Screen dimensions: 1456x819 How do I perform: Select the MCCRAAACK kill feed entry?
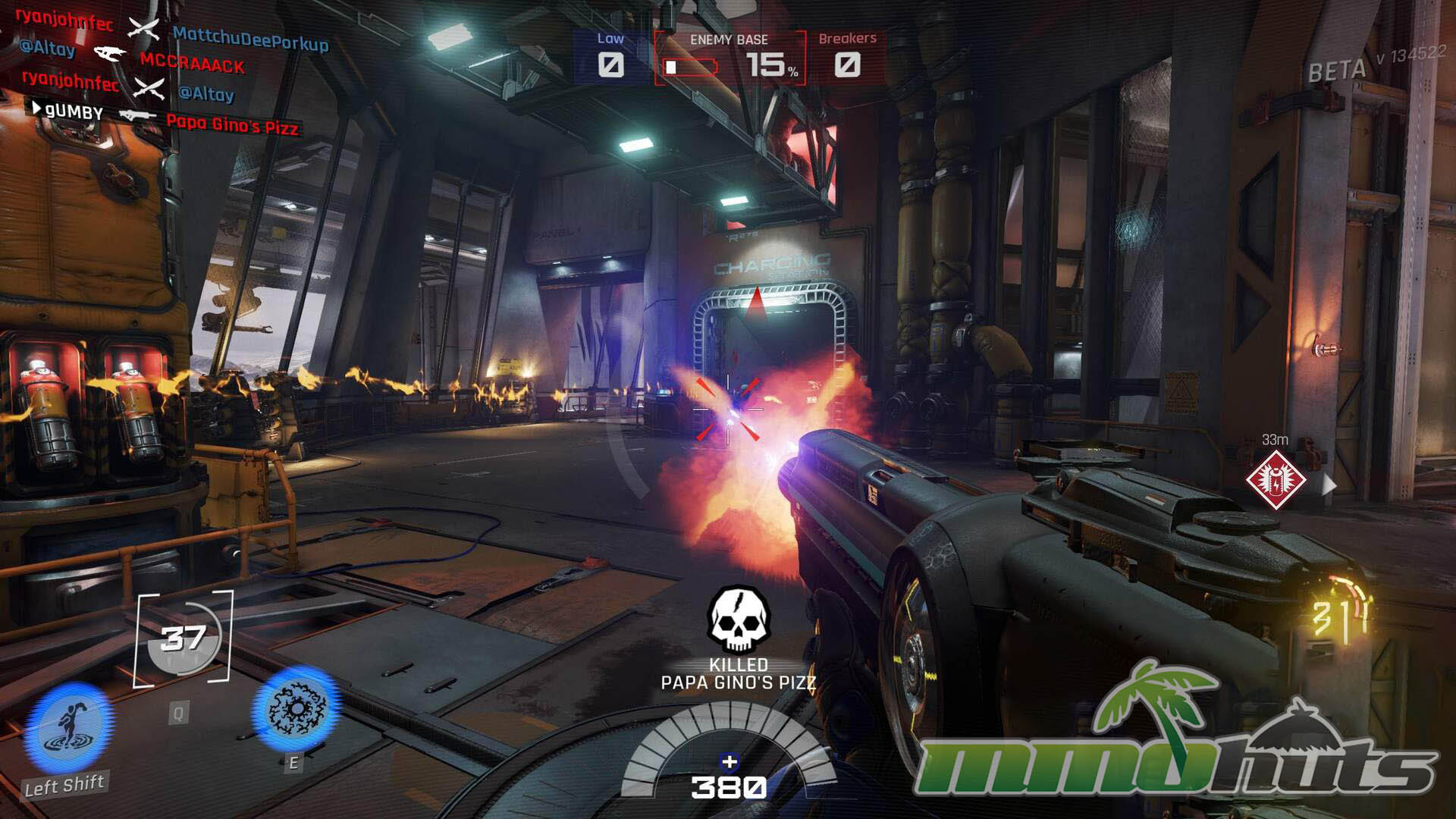tap(192, 64)
